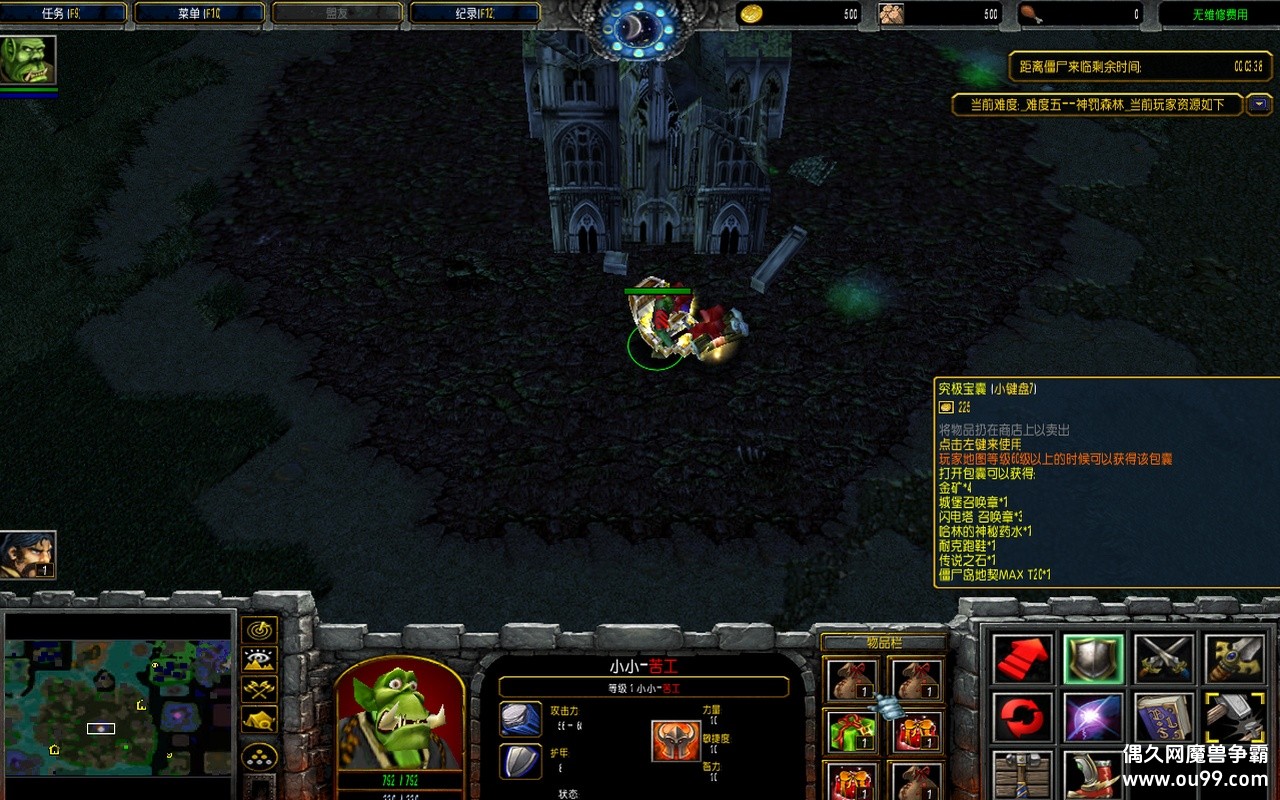Select the orc hero portrait icon
The image size is (1280, 800).
coord(28,60)
